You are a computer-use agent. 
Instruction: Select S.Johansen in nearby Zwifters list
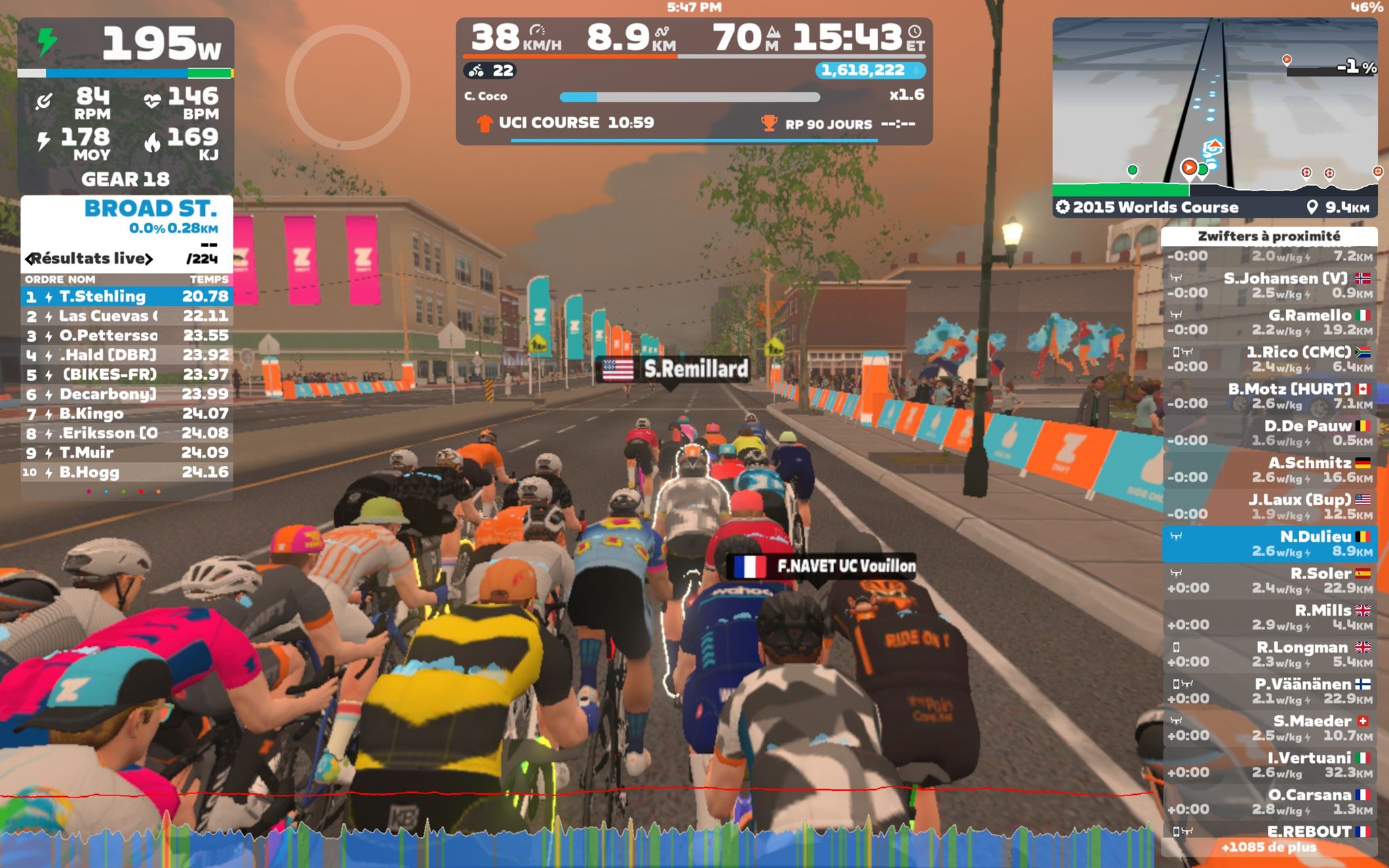(1269, 285)
